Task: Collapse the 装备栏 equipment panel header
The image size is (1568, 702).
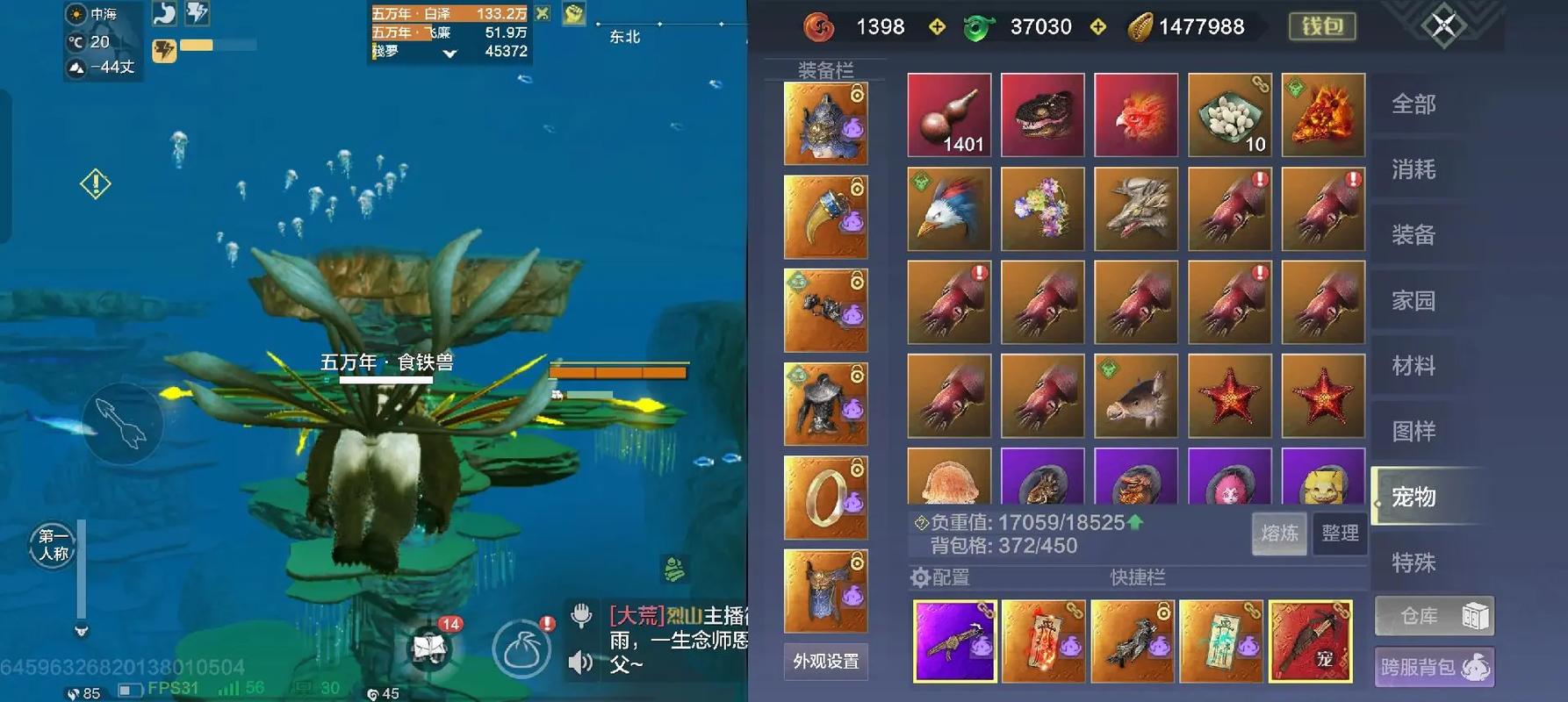Action: point(826,68)
